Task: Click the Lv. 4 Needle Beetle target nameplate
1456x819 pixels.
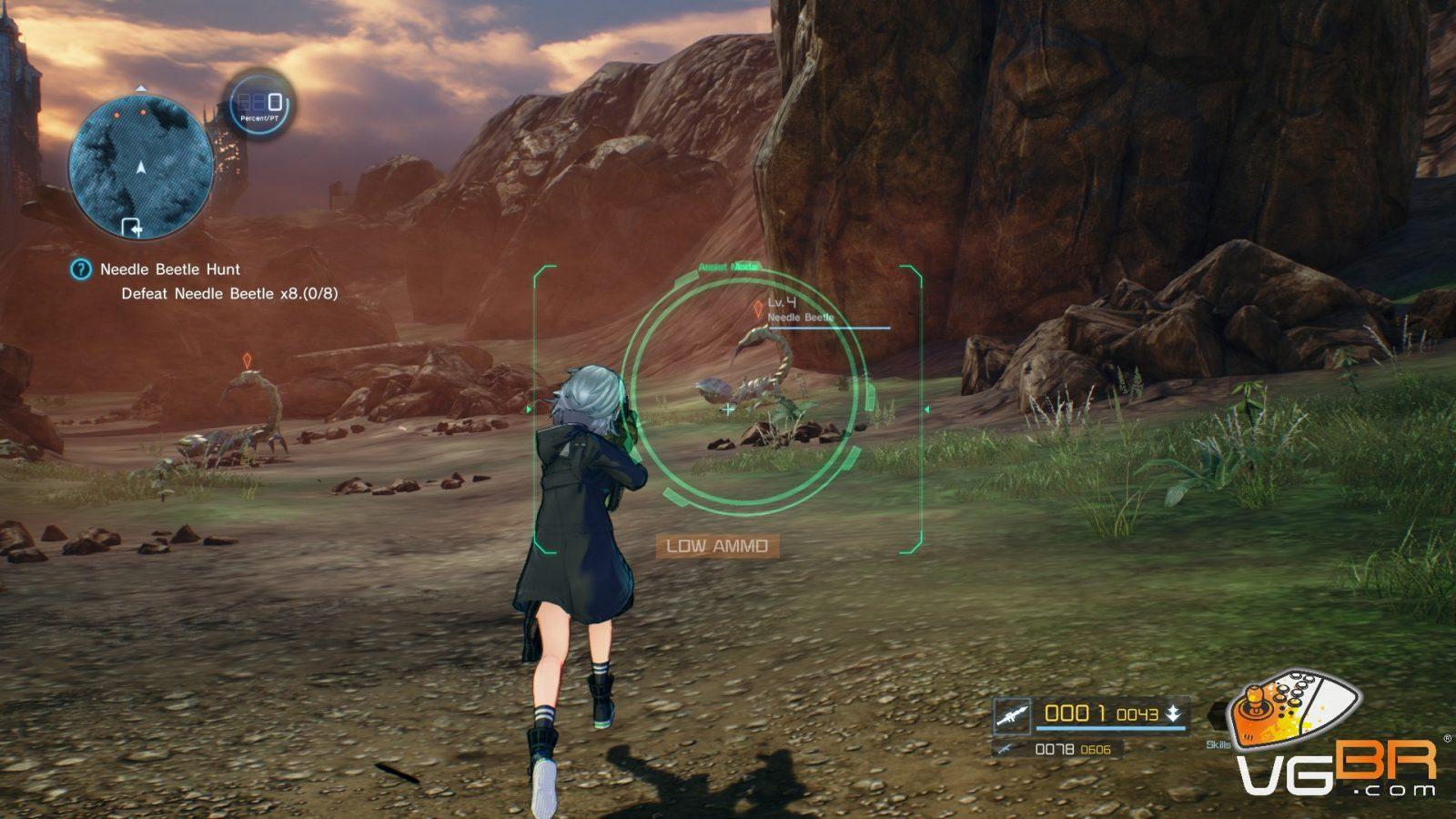Action: [x=801, y=309]
